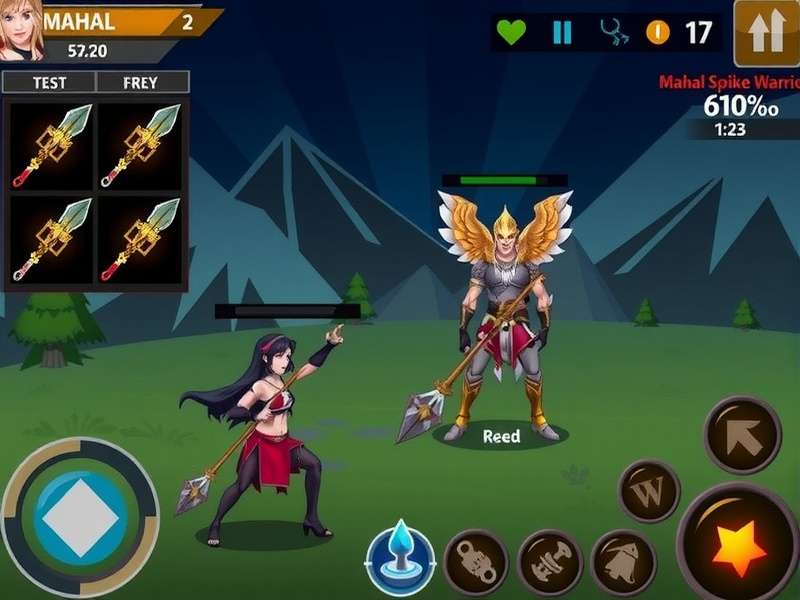Switch to the TEST tab
The width and height of the screenshot is (800, 600).
click(x=49, y=83)
